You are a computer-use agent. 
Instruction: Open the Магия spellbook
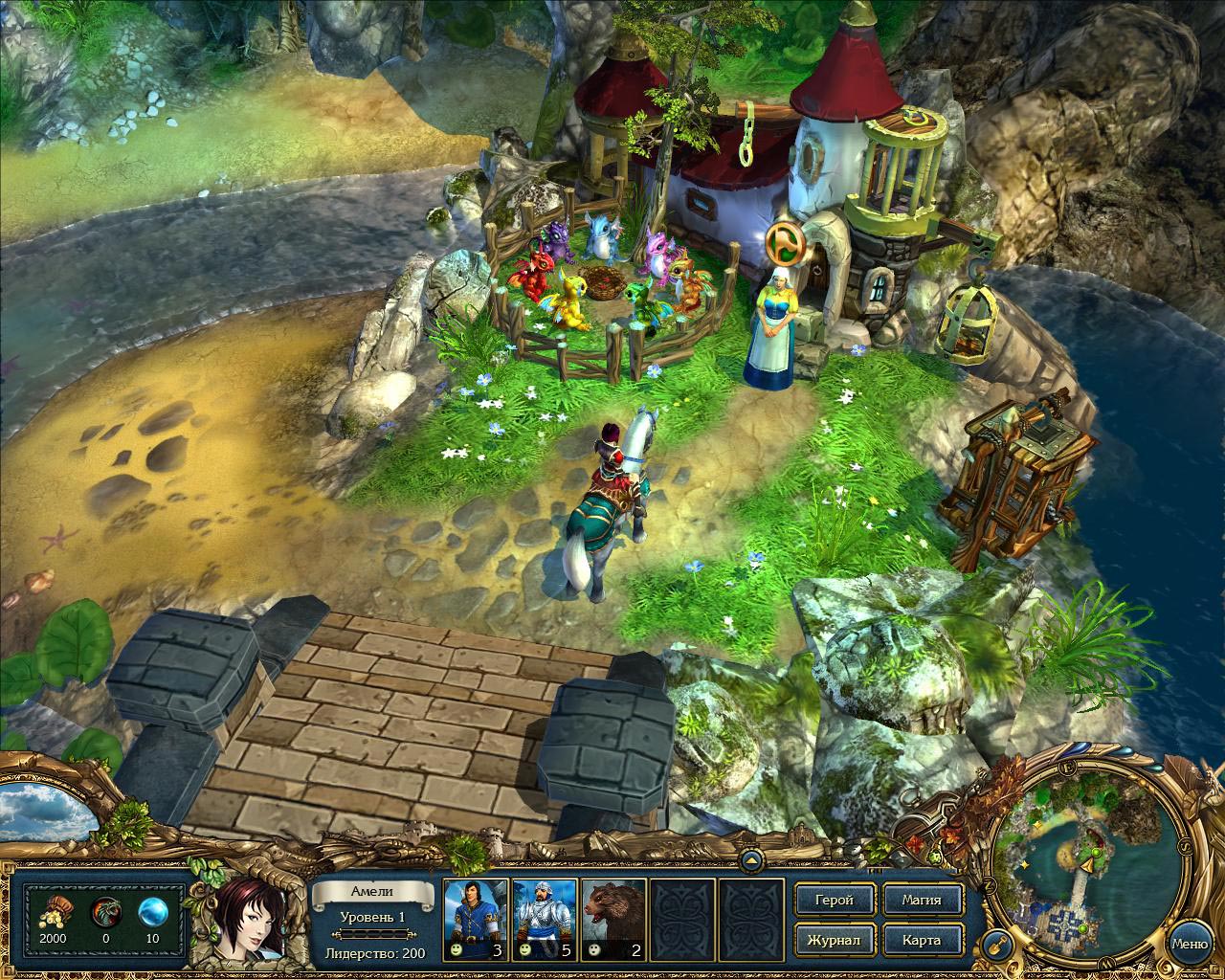pos(921,900)
